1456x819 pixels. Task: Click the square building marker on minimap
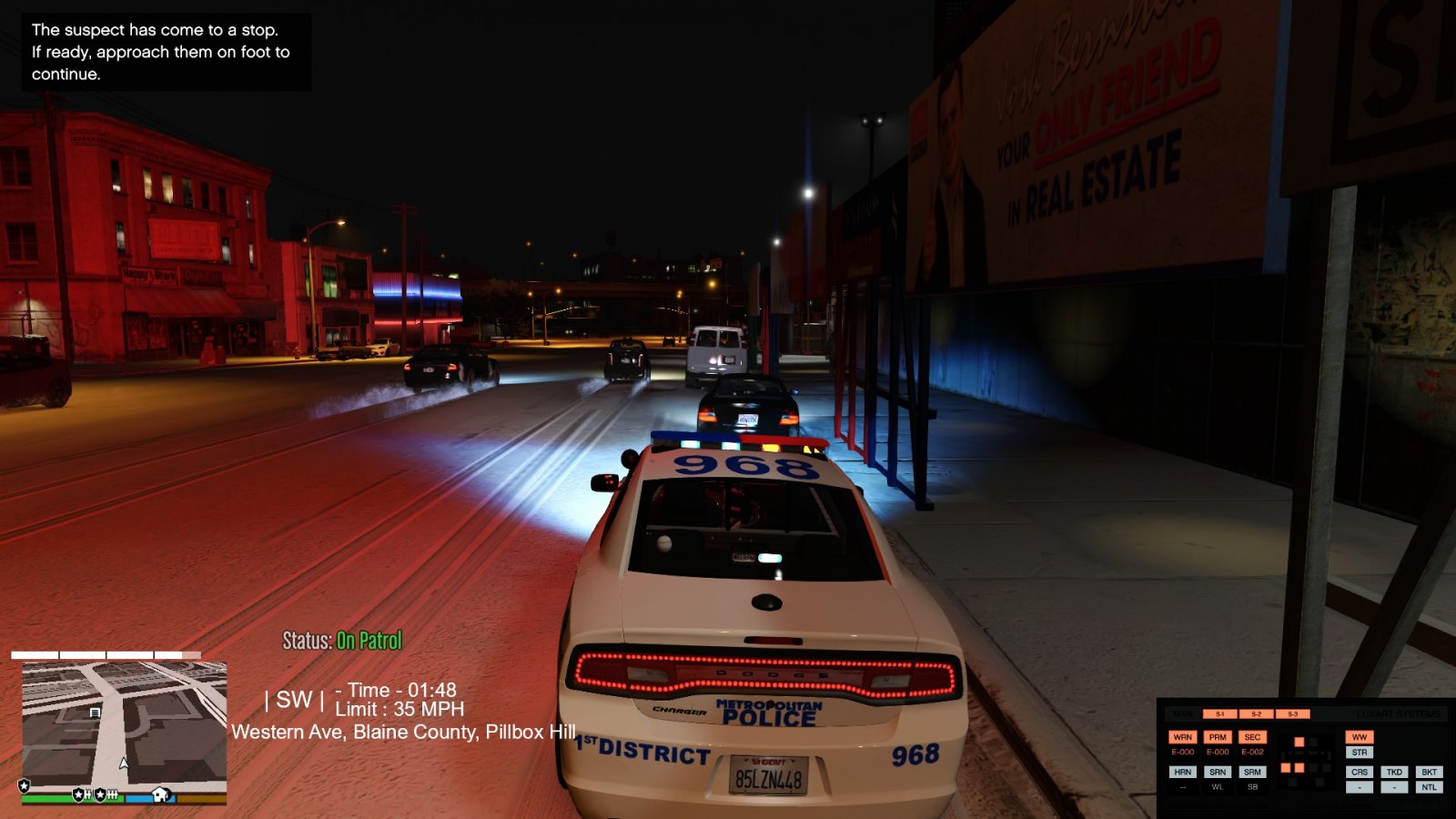pos(95,713)
